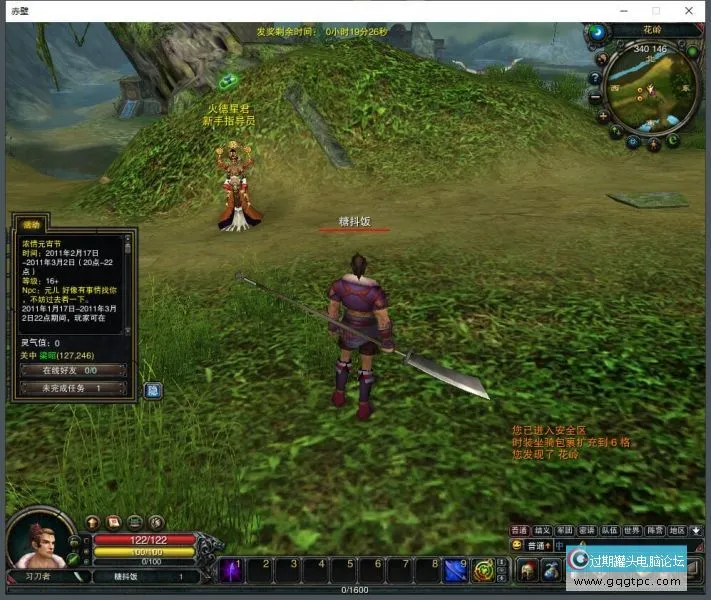This screenshot has width=711, height=600.
Task: Select the 普通 chat channel tab
Action: pyautogui.click(x=520, y=530)
